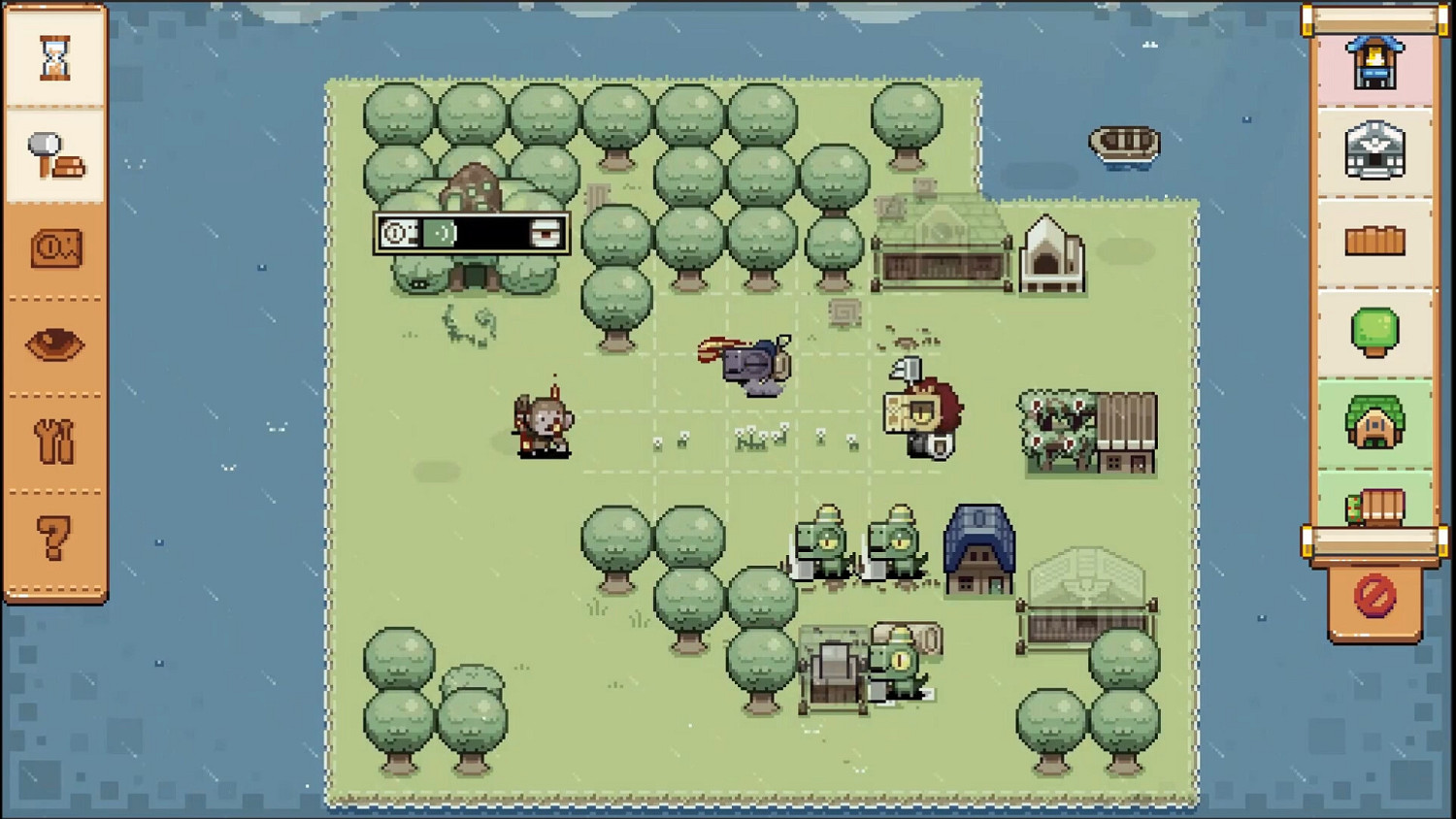
Task: Click the question mark help icon
Action: 53,537
